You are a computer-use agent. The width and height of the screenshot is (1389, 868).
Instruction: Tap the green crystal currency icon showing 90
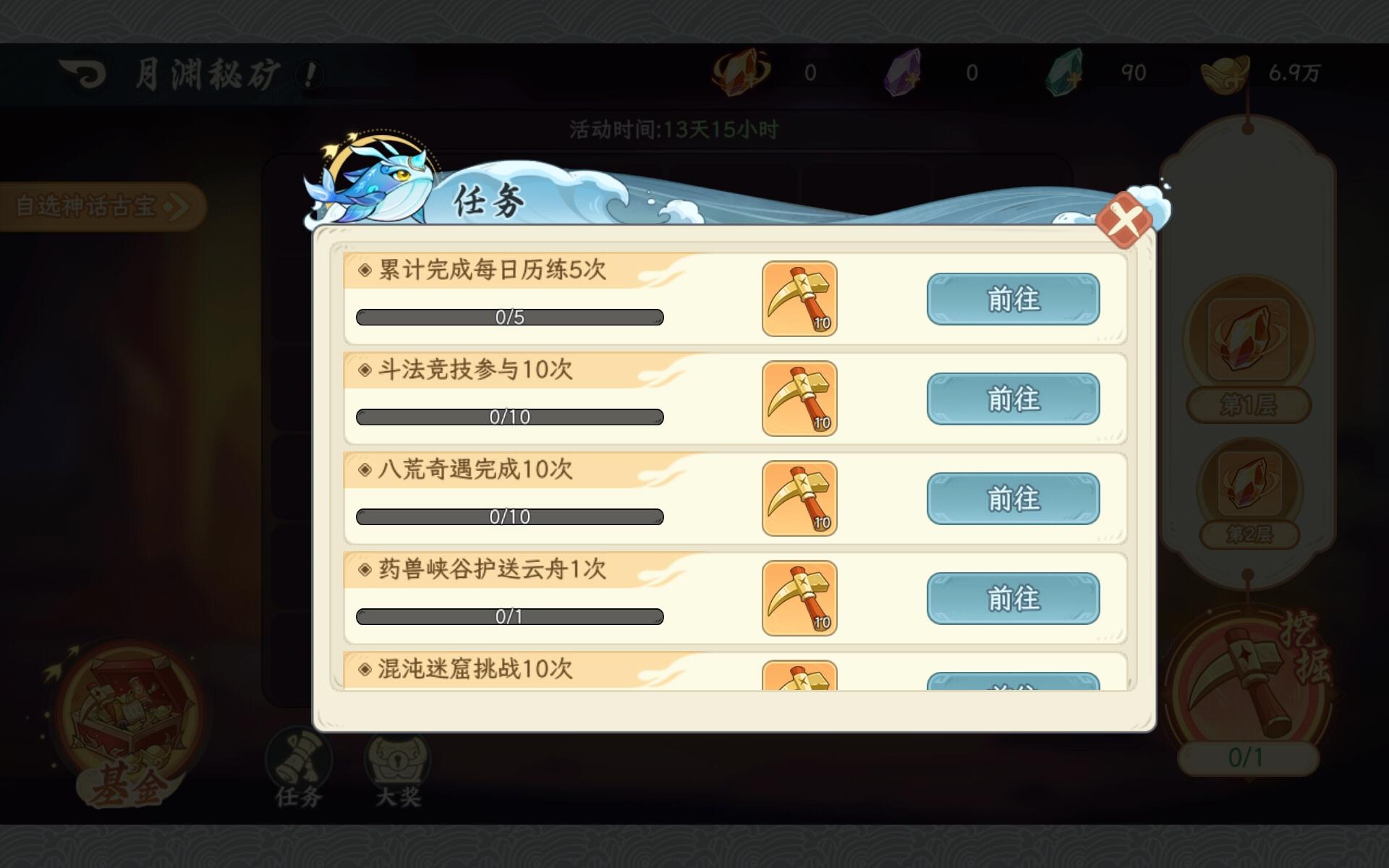(x=1063, y=72)
